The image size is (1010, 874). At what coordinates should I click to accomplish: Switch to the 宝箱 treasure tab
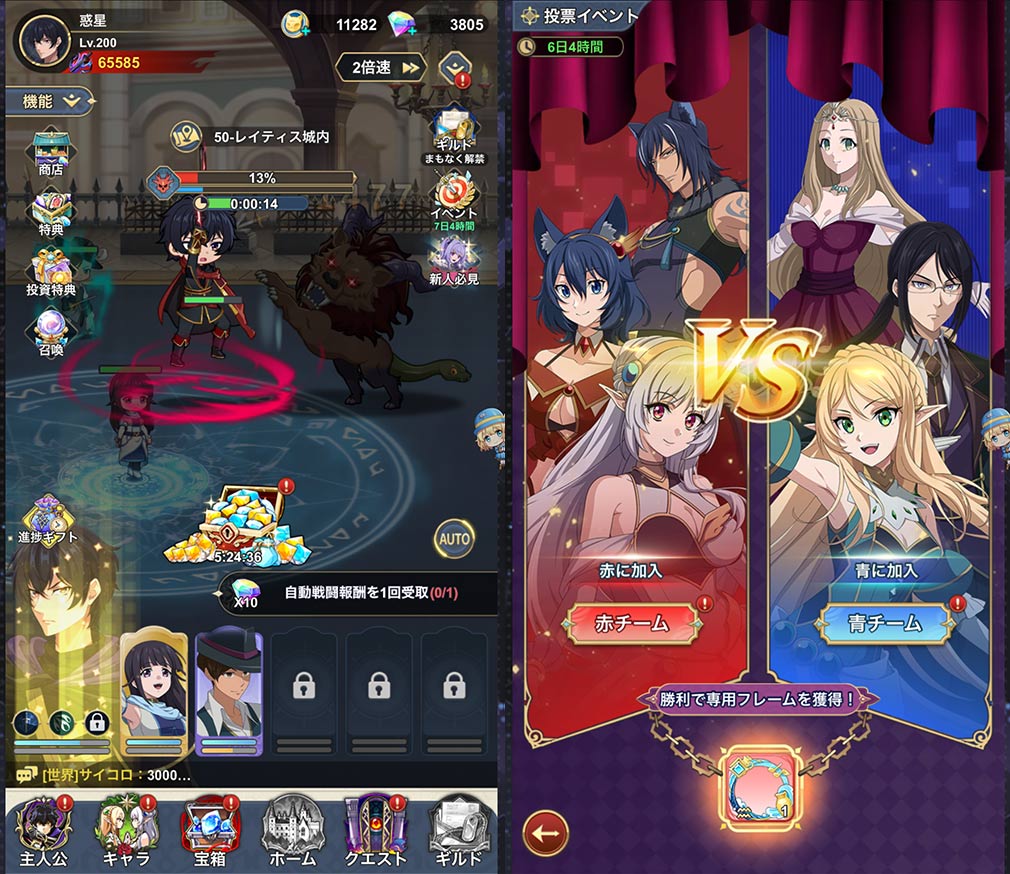click(x=210, y=830)
